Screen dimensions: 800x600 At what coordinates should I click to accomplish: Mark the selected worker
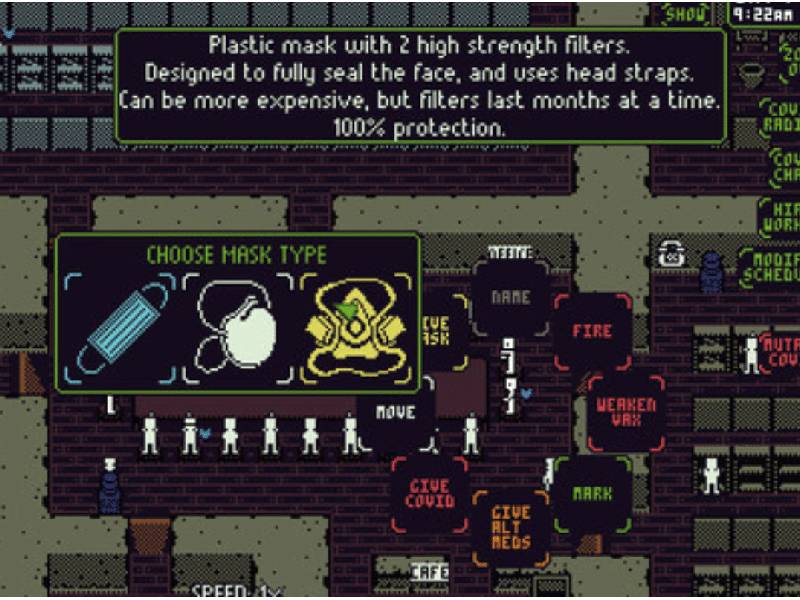click(593, 493)
